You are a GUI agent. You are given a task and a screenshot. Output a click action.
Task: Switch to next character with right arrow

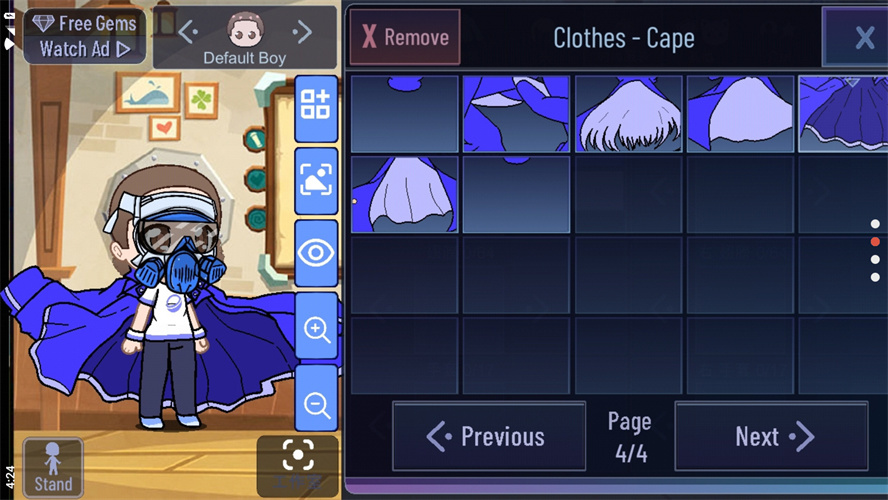(x=302, y=32)
